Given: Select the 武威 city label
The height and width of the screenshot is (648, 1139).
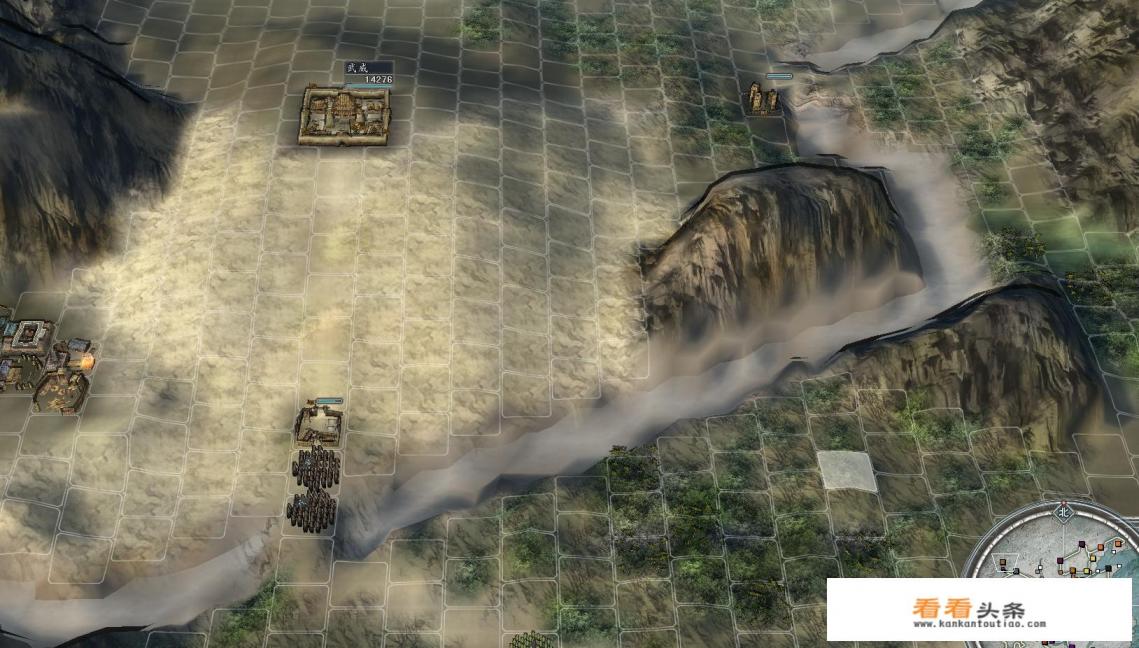Looking at the screenshot, I should (x=357, y=67).
